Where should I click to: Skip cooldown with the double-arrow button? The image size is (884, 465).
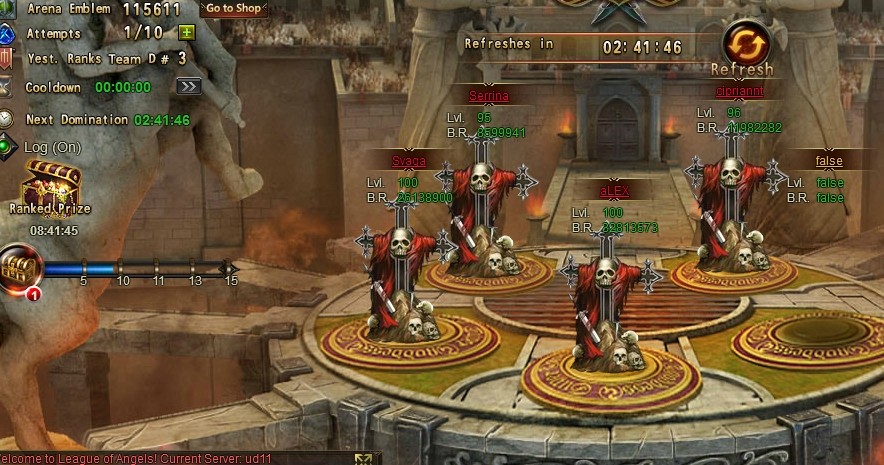click(189, 87)
